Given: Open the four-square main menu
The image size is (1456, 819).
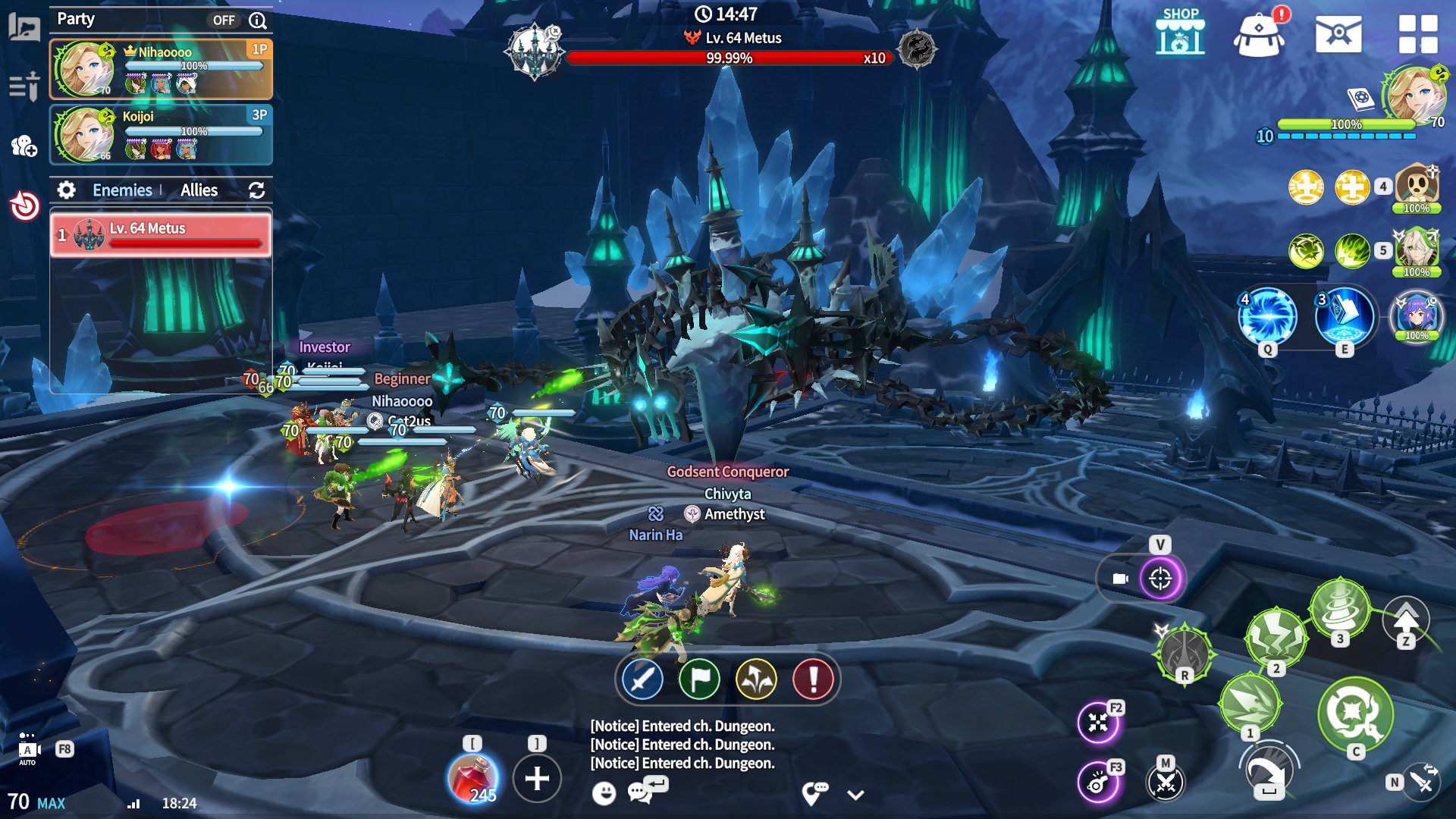Looking at the screenshot, I should pyautogui.click(x=1417, y=34).
